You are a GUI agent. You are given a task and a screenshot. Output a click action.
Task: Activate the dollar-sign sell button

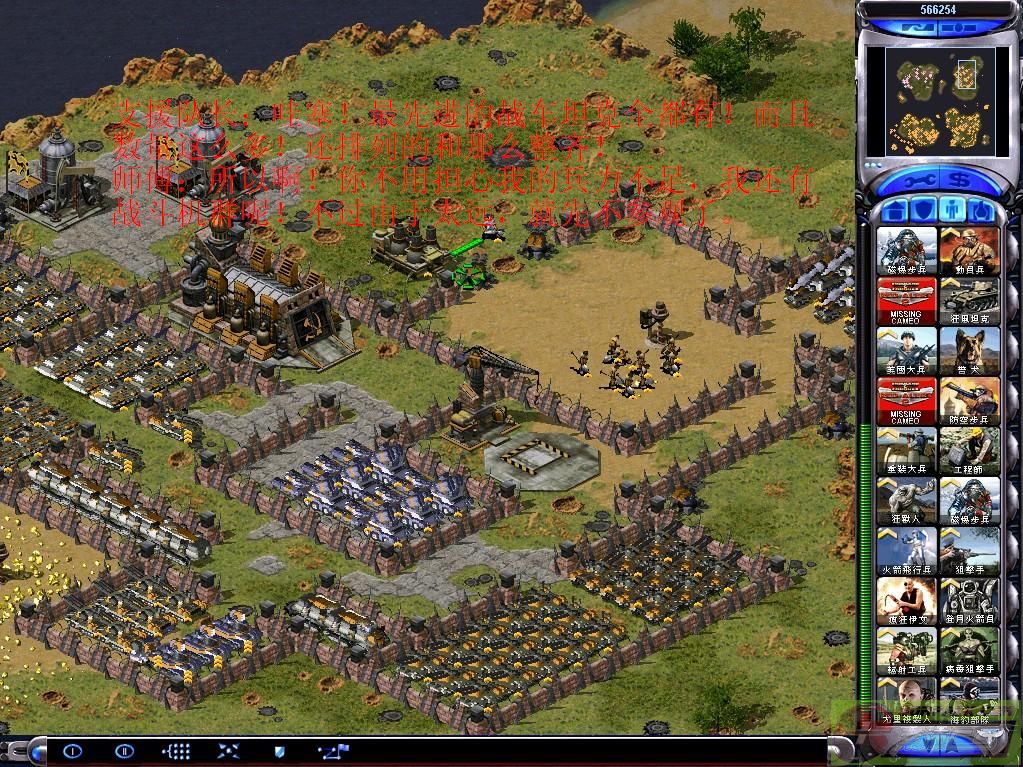962,181
